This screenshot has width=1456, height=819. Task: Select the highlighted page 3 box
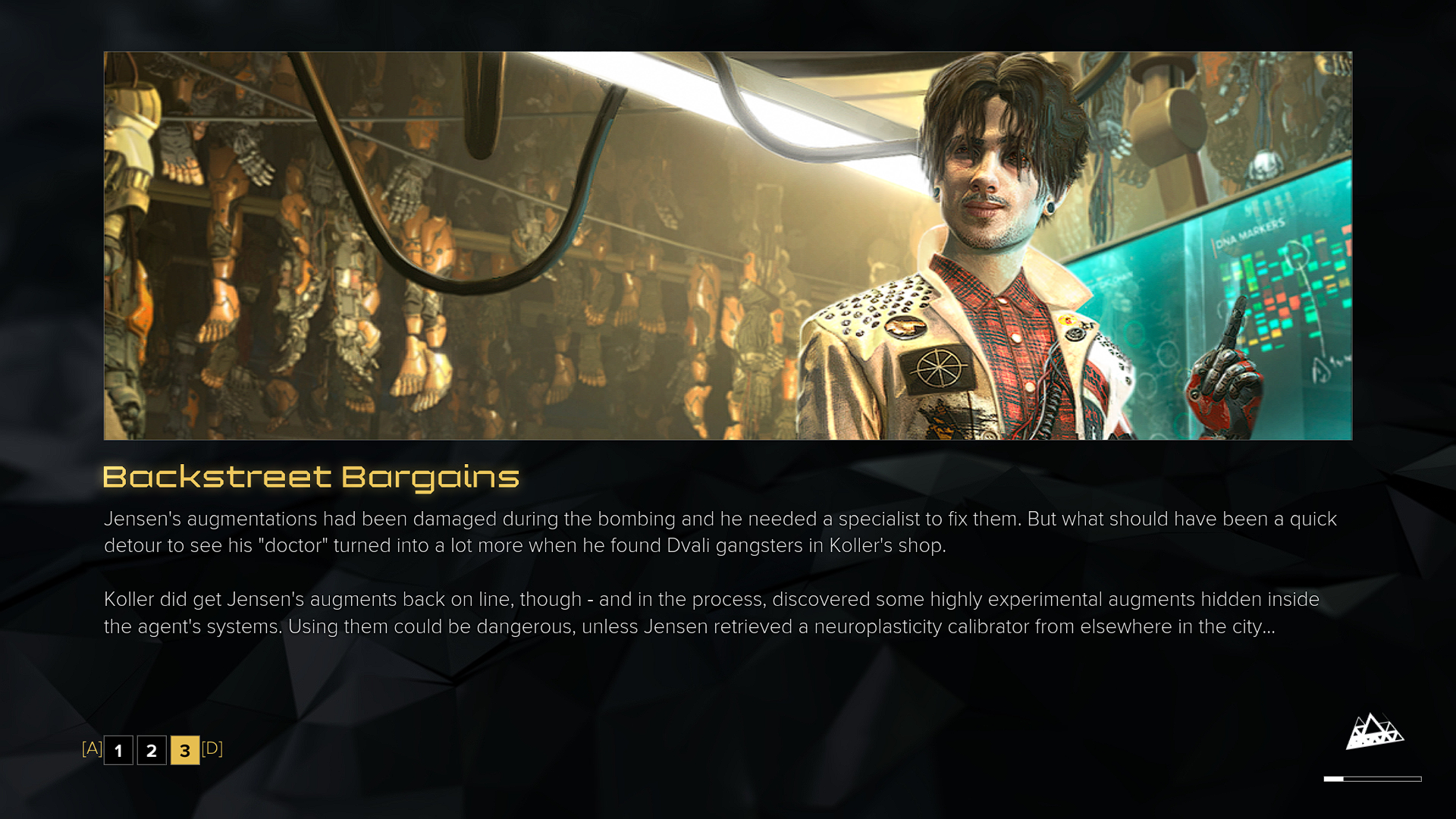point(185,750)
